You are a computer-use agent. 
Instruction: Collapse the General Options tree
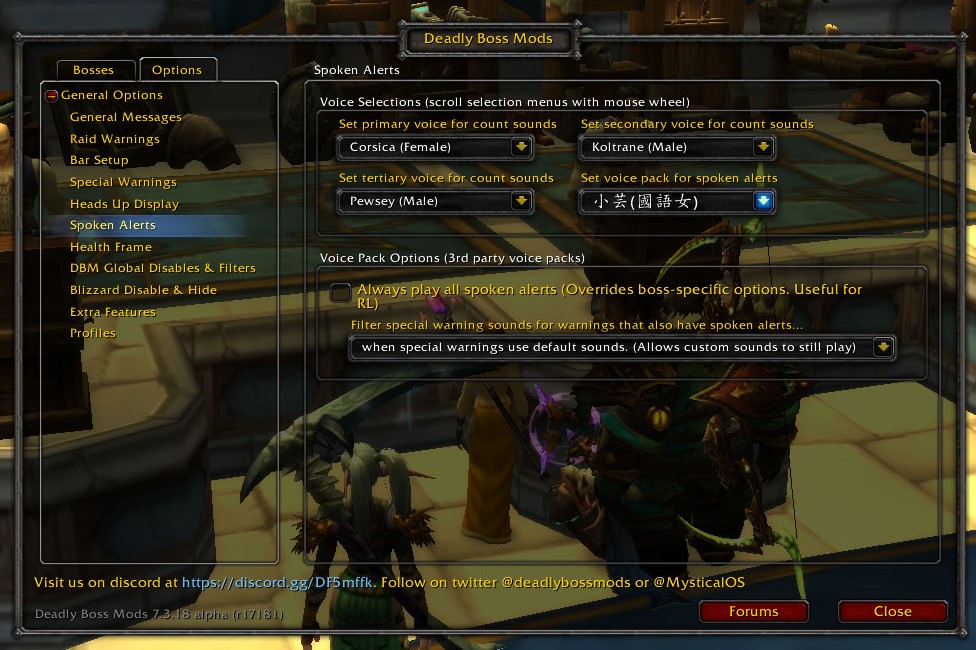point(52,96)
